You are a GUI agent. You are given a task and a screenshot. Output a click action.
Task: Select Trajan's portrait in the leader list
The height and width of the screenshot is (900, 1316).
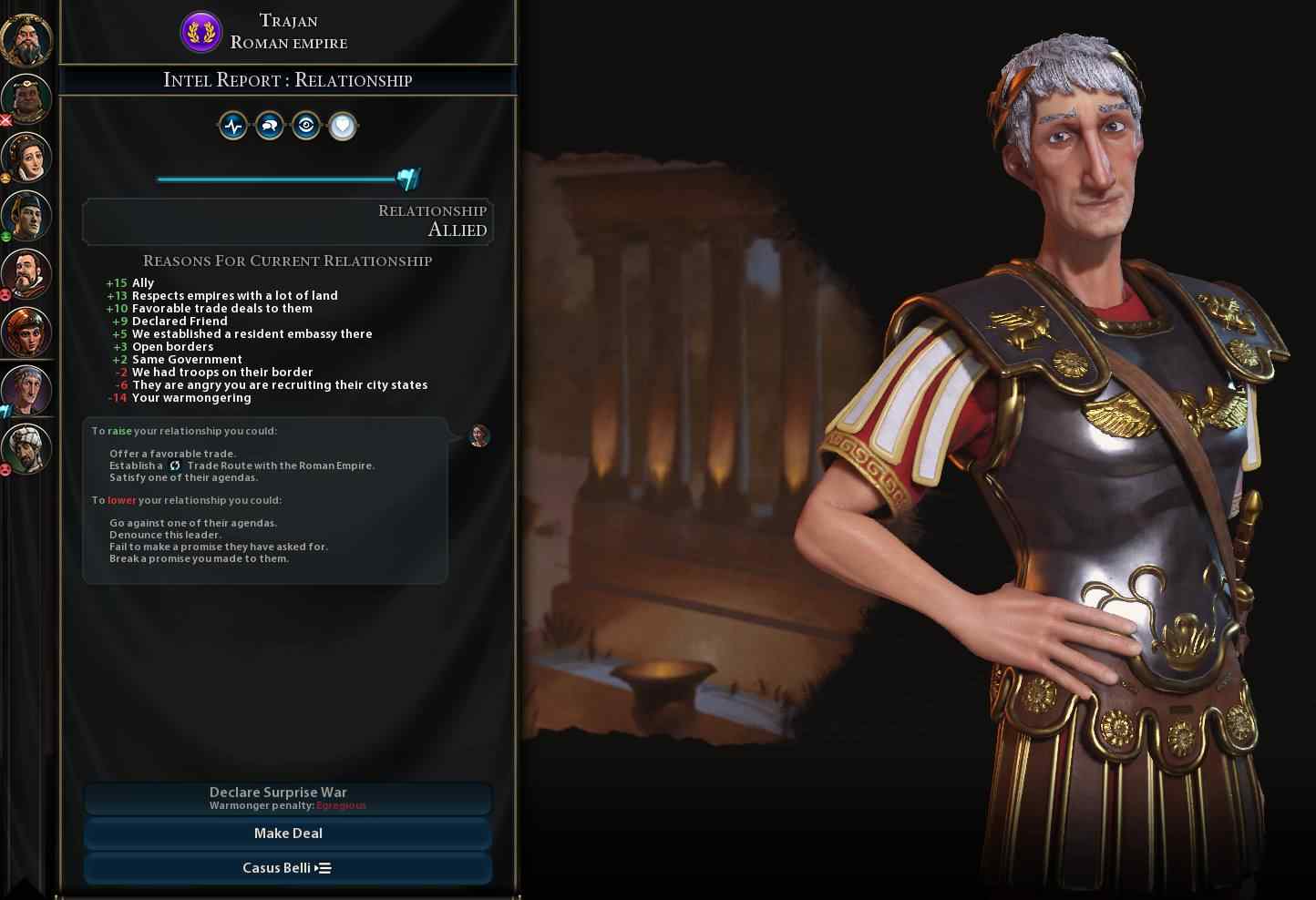(x=26, y=389)
